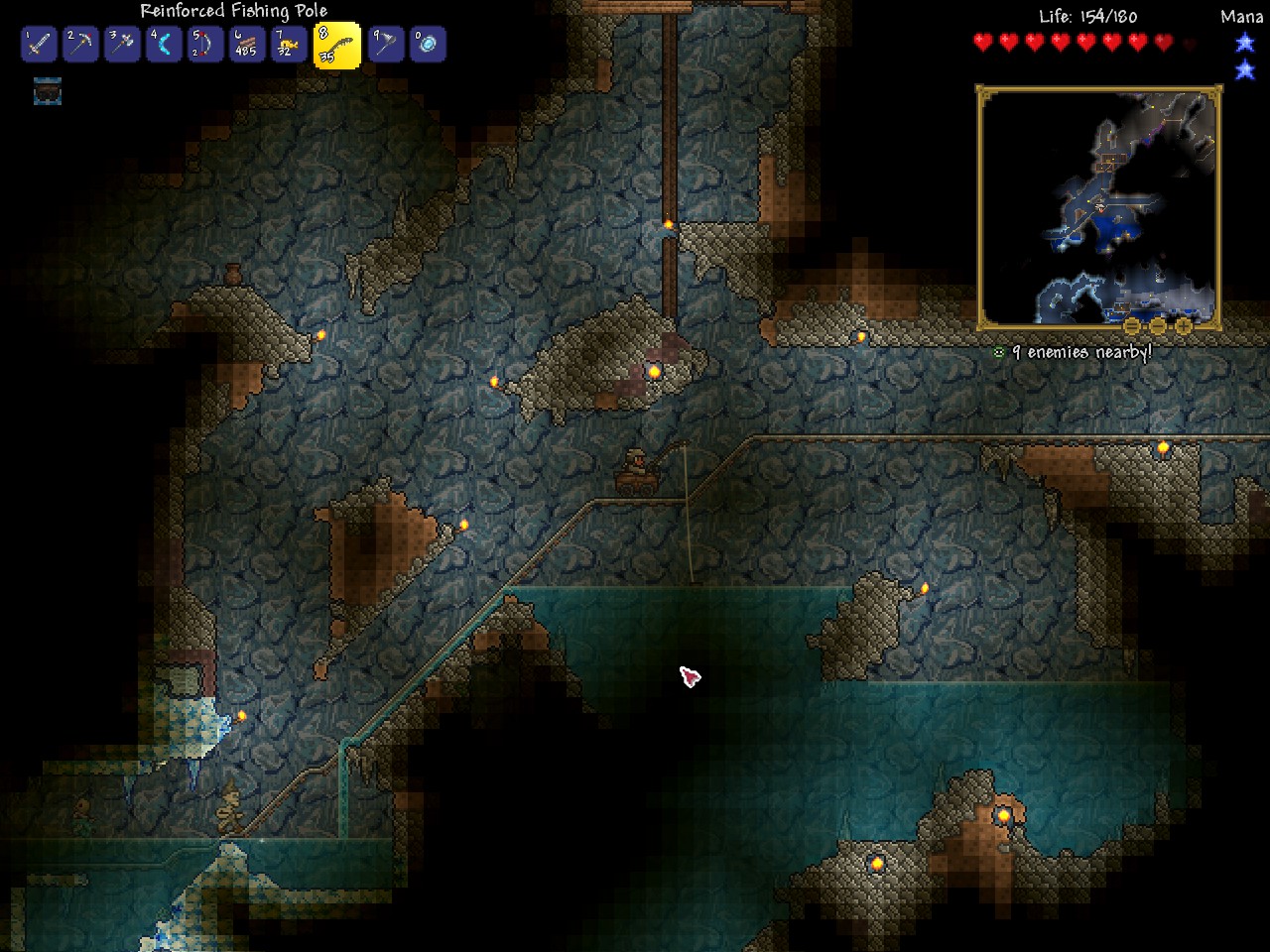Click the top mana star under Mana label
Viewport: 1270px width, 952px height.
coord(1243,42)
